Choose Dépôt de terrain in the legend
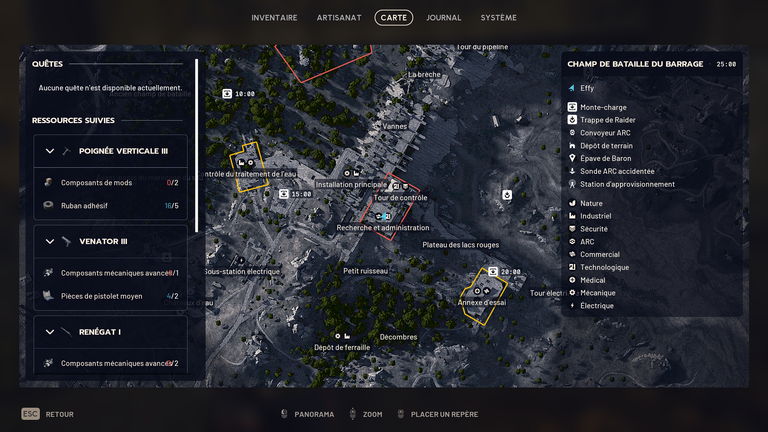The width and height of the screenshot is (768, 432). [x=606, y=146]
